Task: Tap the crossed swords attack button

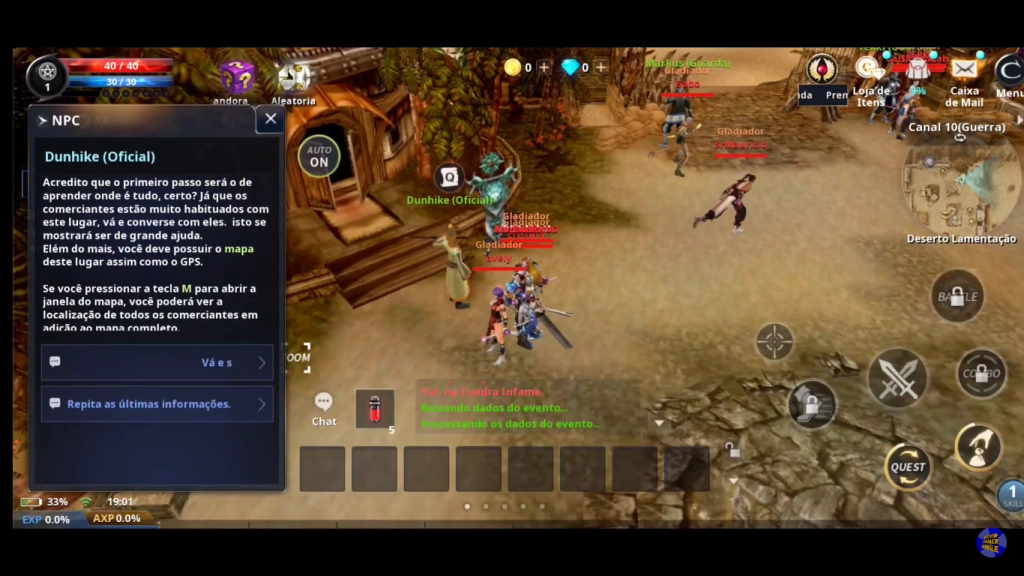Action: pos(897,378)
